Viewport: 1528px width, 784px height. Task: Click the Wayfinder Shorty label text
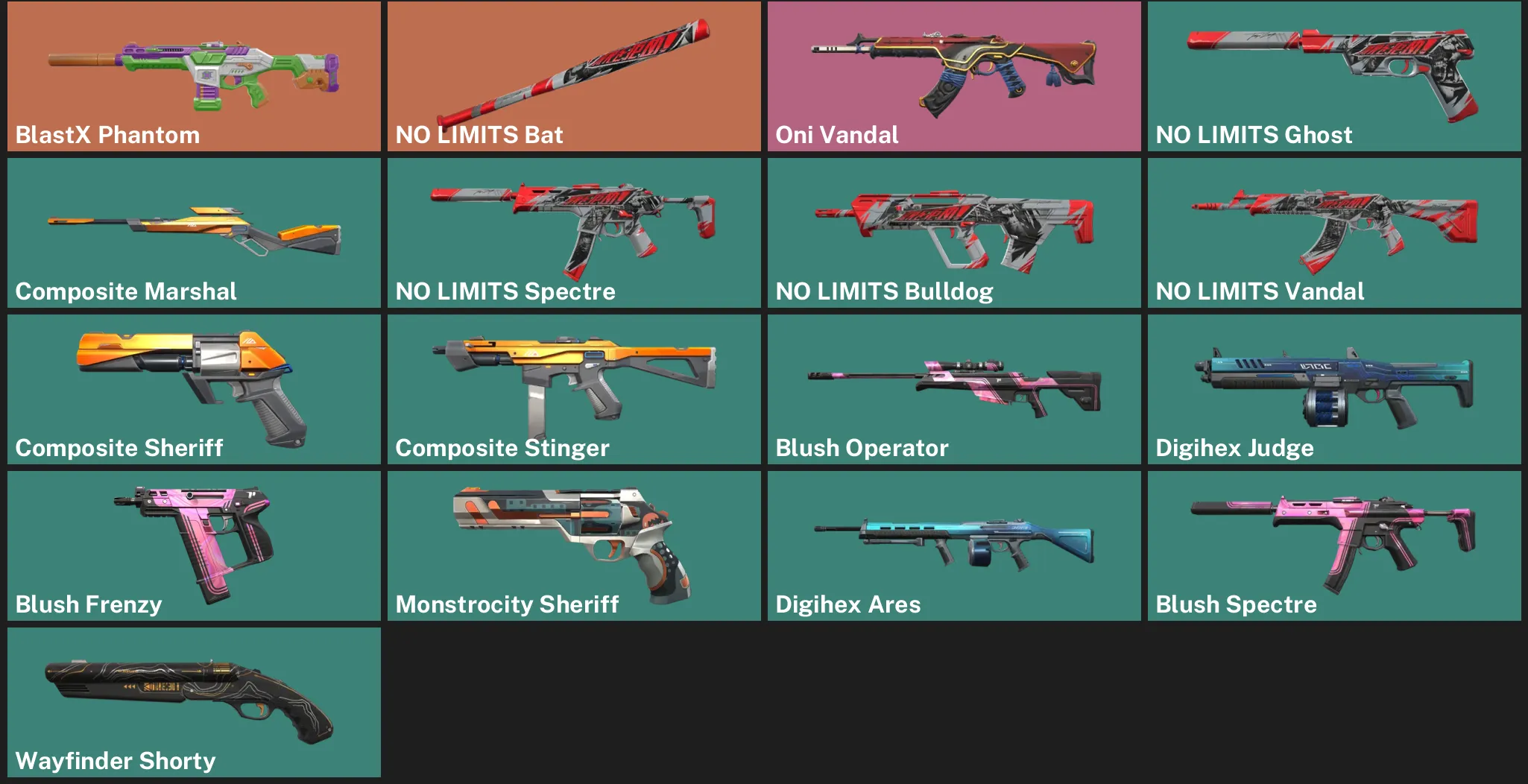tap(116, 761)
